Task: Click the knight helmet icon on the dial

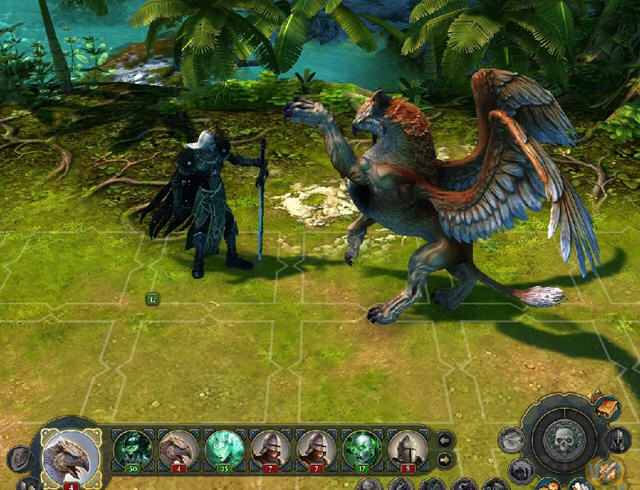Action: point(618,439)
